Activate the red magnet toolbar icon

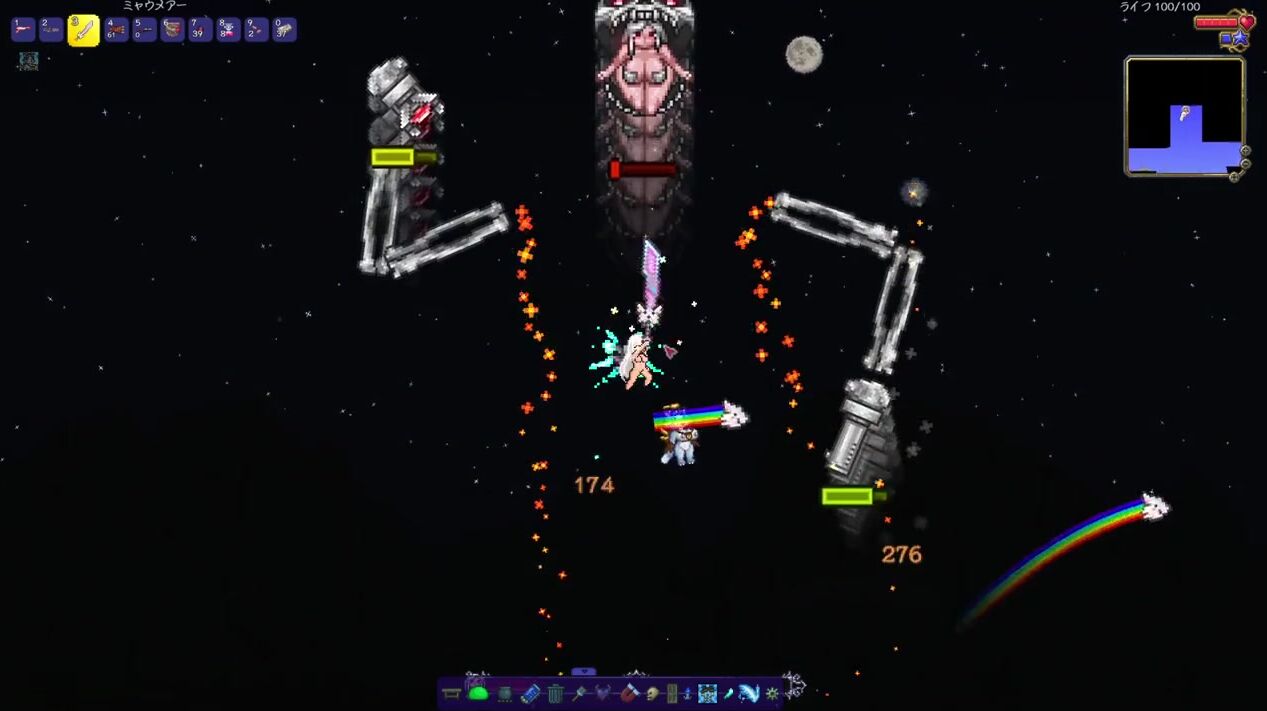629,693
